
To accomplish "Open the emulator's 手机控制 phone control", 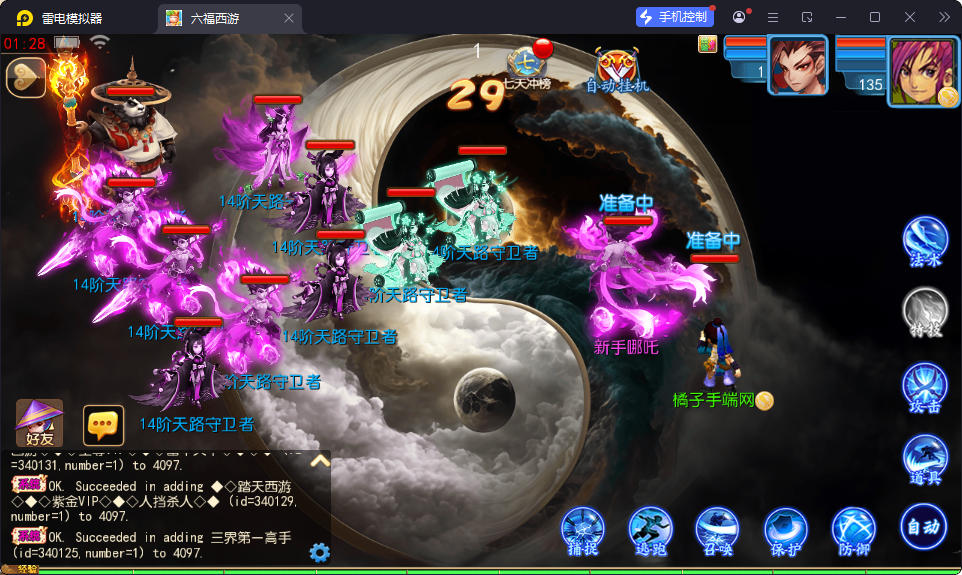I will (x=674, y=17).
